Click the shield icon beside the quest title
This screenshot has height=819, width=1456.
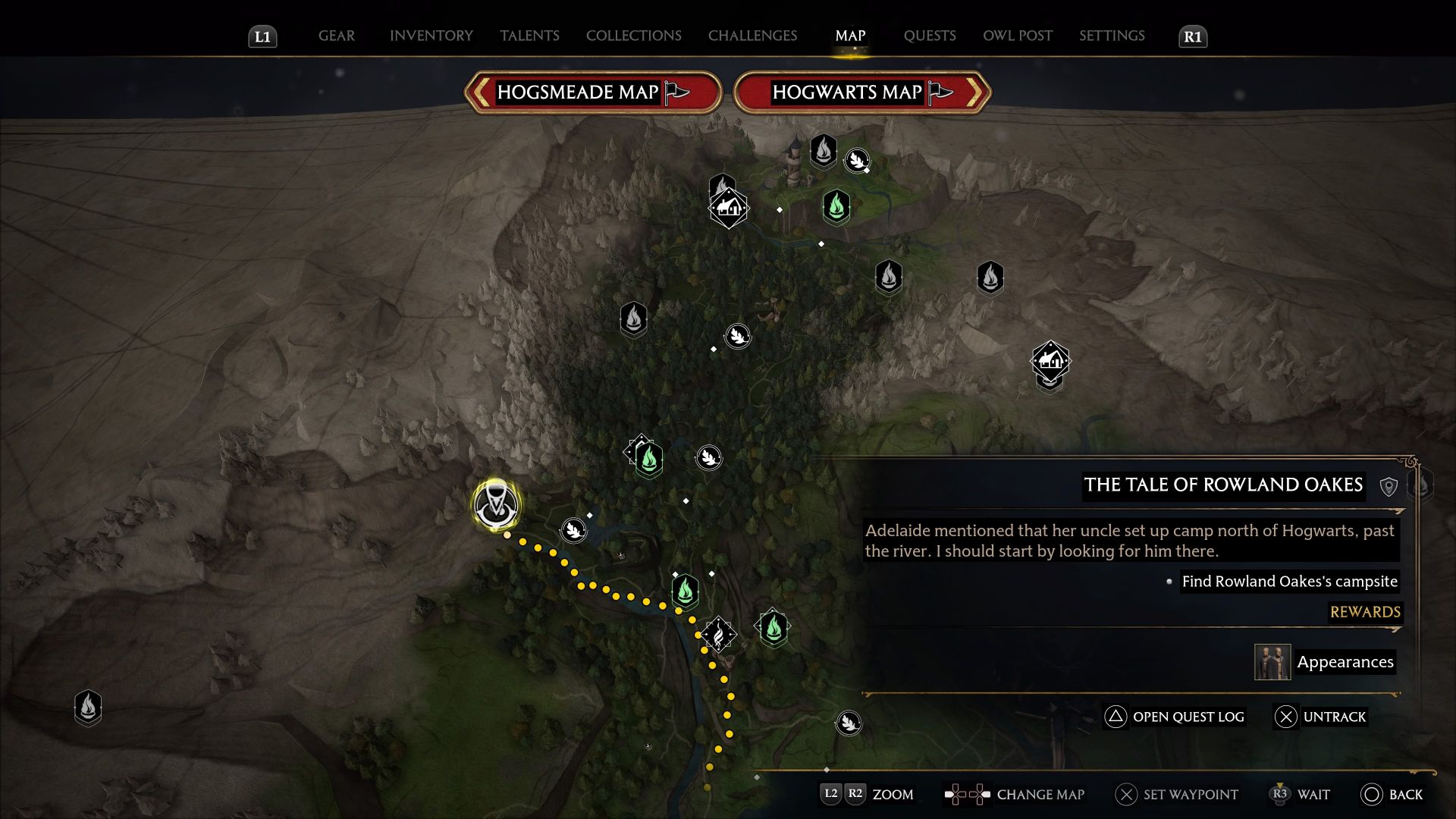(x=1390, y=486)
